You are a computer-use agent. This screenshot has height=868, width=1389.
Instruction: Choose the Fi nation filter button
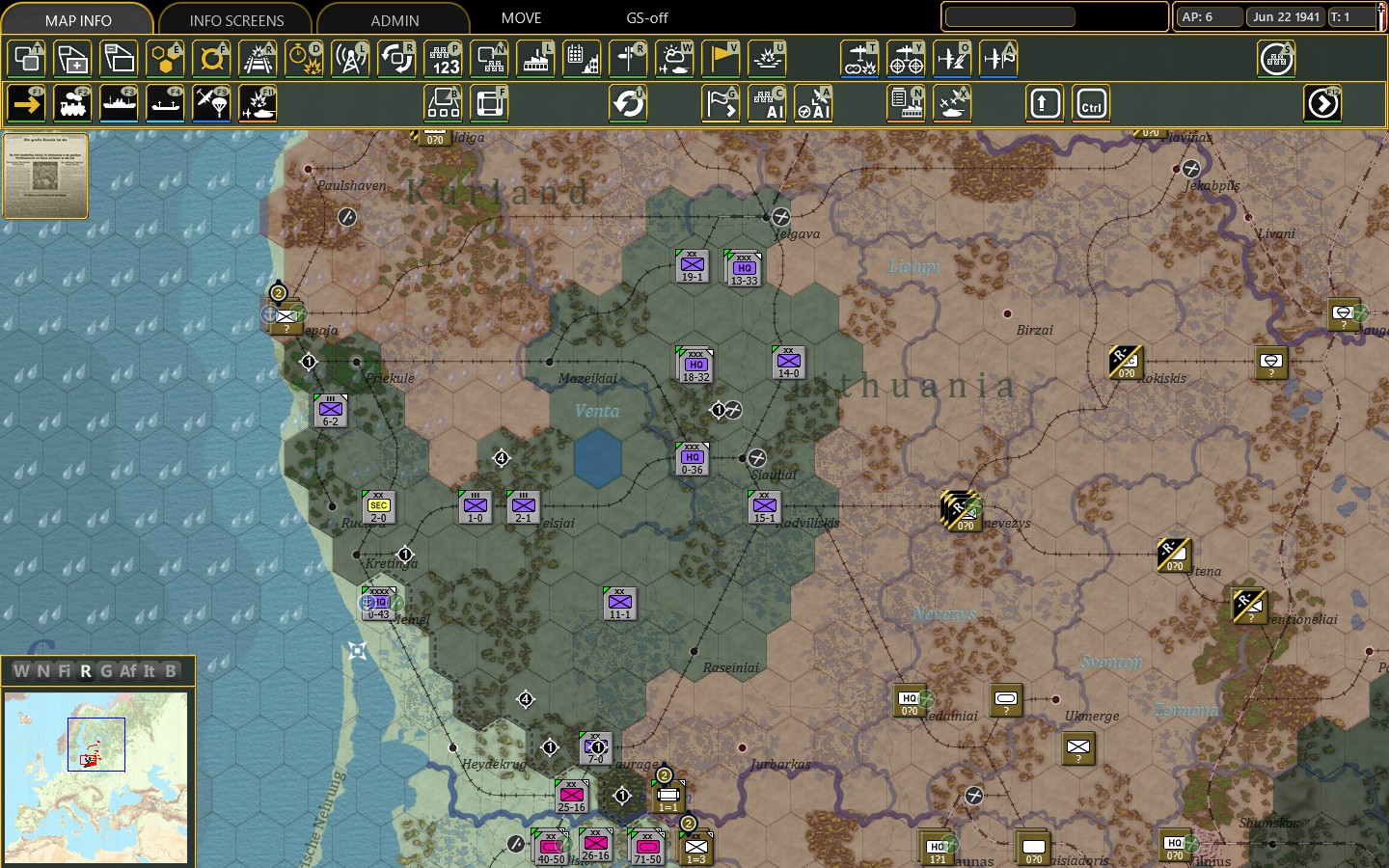tap(65, 671)
